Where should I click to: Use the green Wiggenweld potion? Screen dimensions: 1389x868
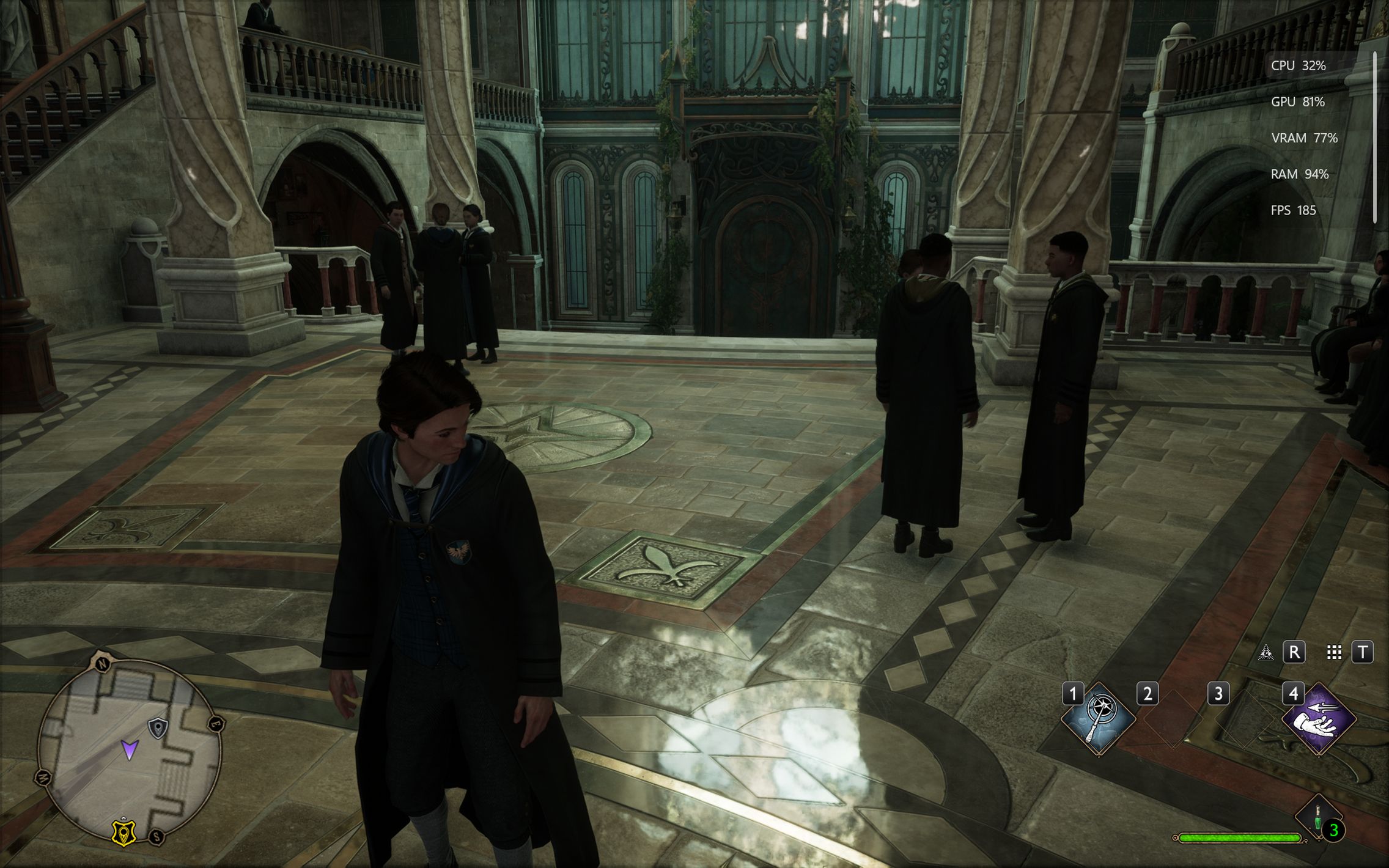click(1319, 818)
